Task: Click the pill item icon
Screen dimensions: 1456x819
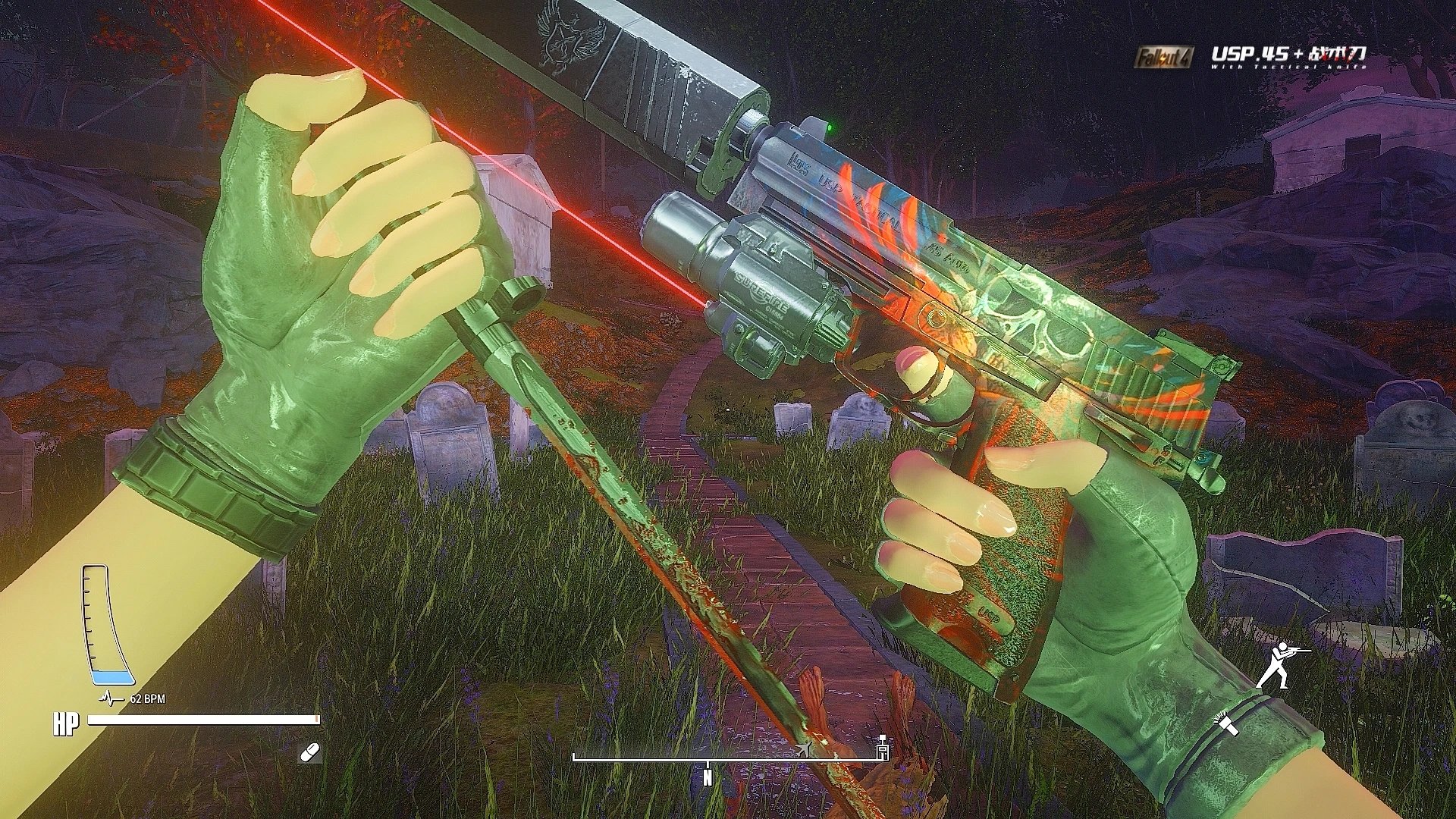Action: (311, 752)
